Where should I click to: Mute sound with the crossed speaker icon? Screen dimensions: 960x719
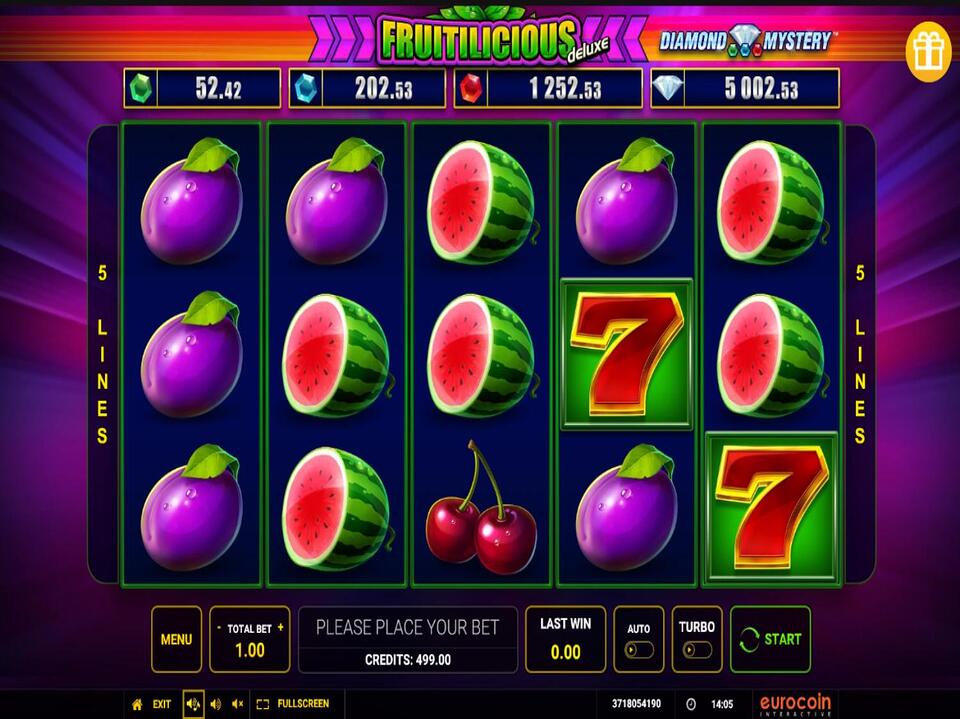[238, 704]
